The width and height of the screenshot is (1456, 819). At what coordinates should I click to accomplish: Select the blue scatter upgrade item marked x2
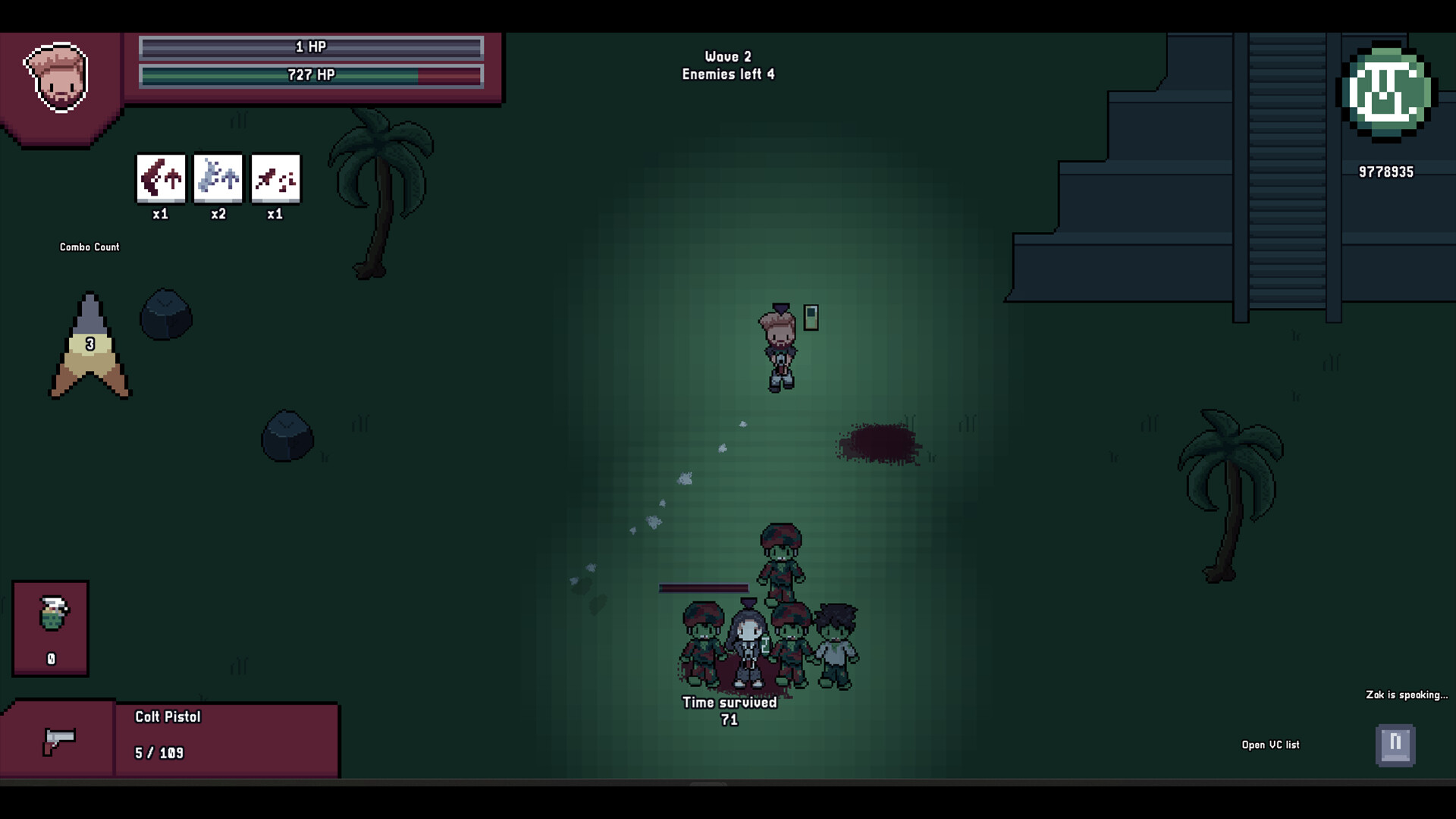218,178
